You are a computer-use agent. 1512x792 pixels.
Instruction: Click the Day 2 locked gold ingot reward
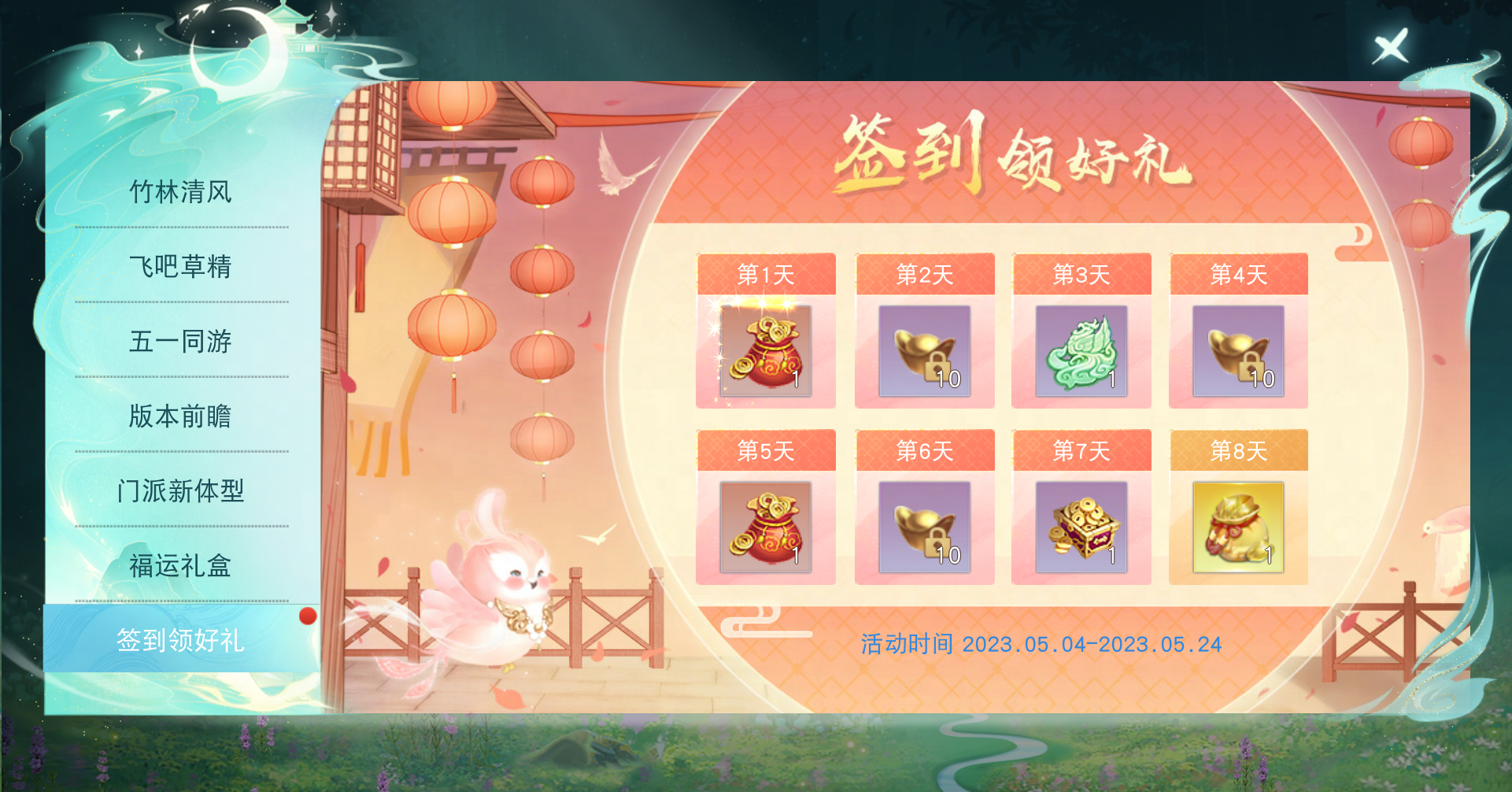[923, 352]
